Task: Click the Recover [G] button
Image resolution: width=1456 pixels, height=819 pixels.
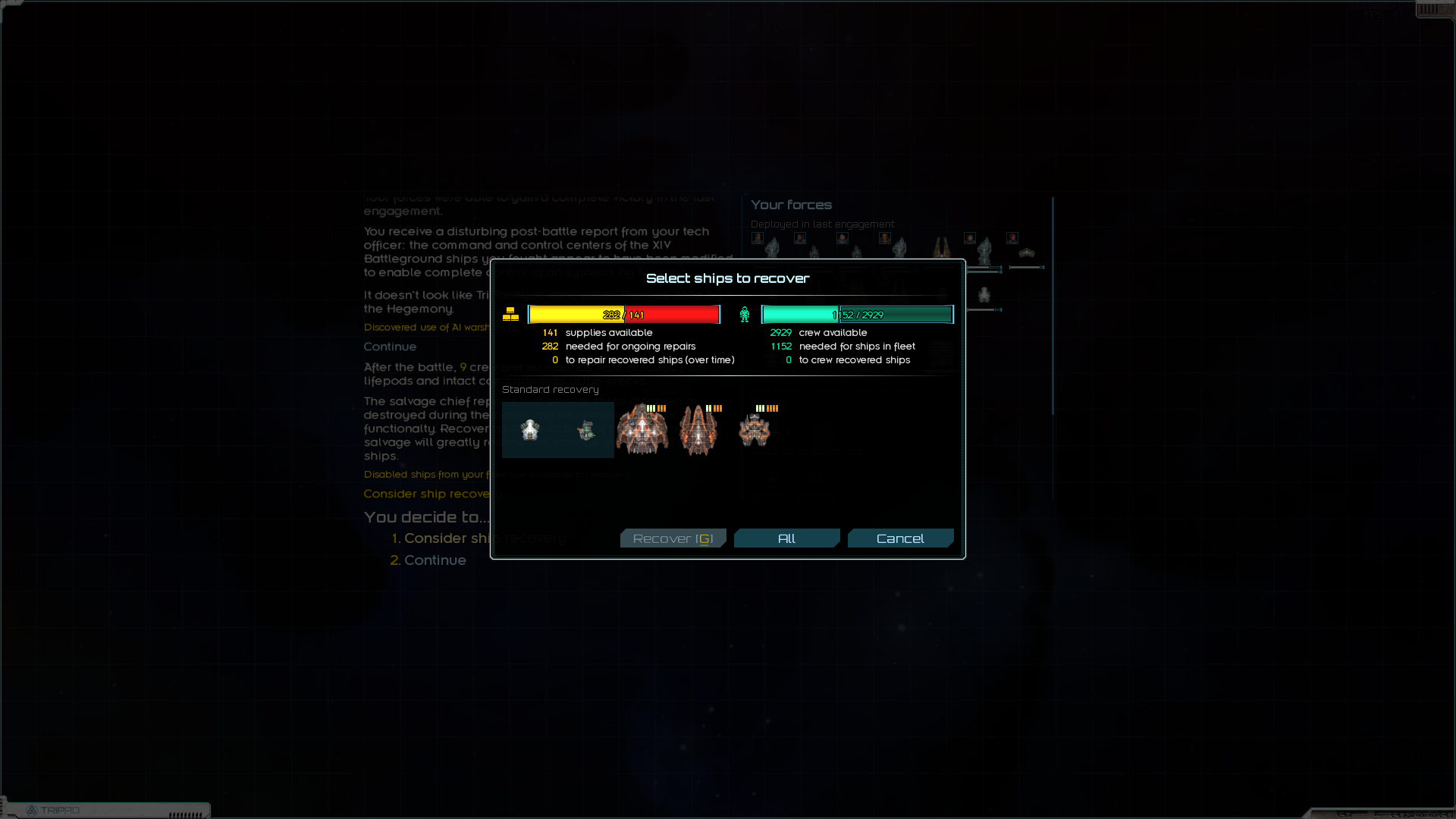Action: pos(673,538)
